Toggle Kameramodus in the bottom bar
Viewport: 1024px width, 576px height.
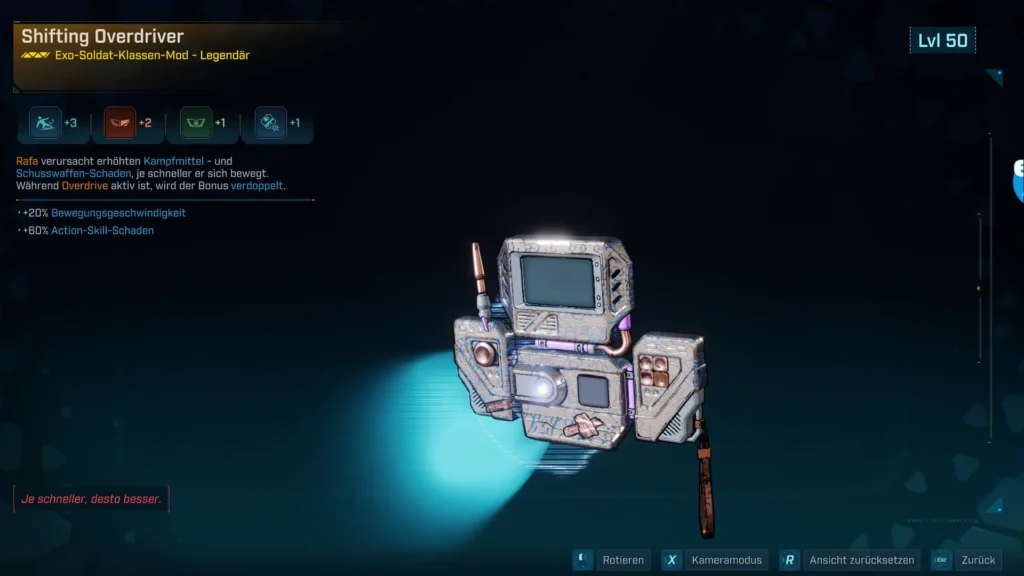coord(727,560)
